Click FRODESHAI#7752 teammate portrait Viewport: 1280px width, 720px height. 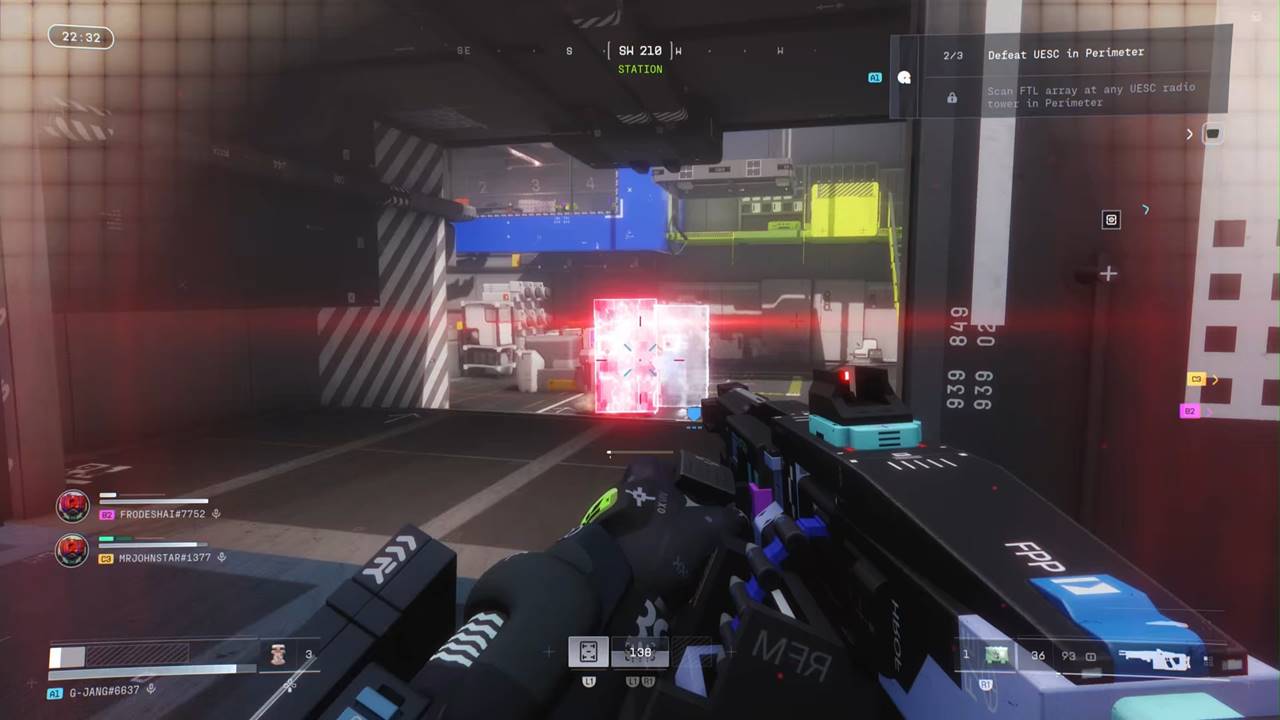[72, 506]
